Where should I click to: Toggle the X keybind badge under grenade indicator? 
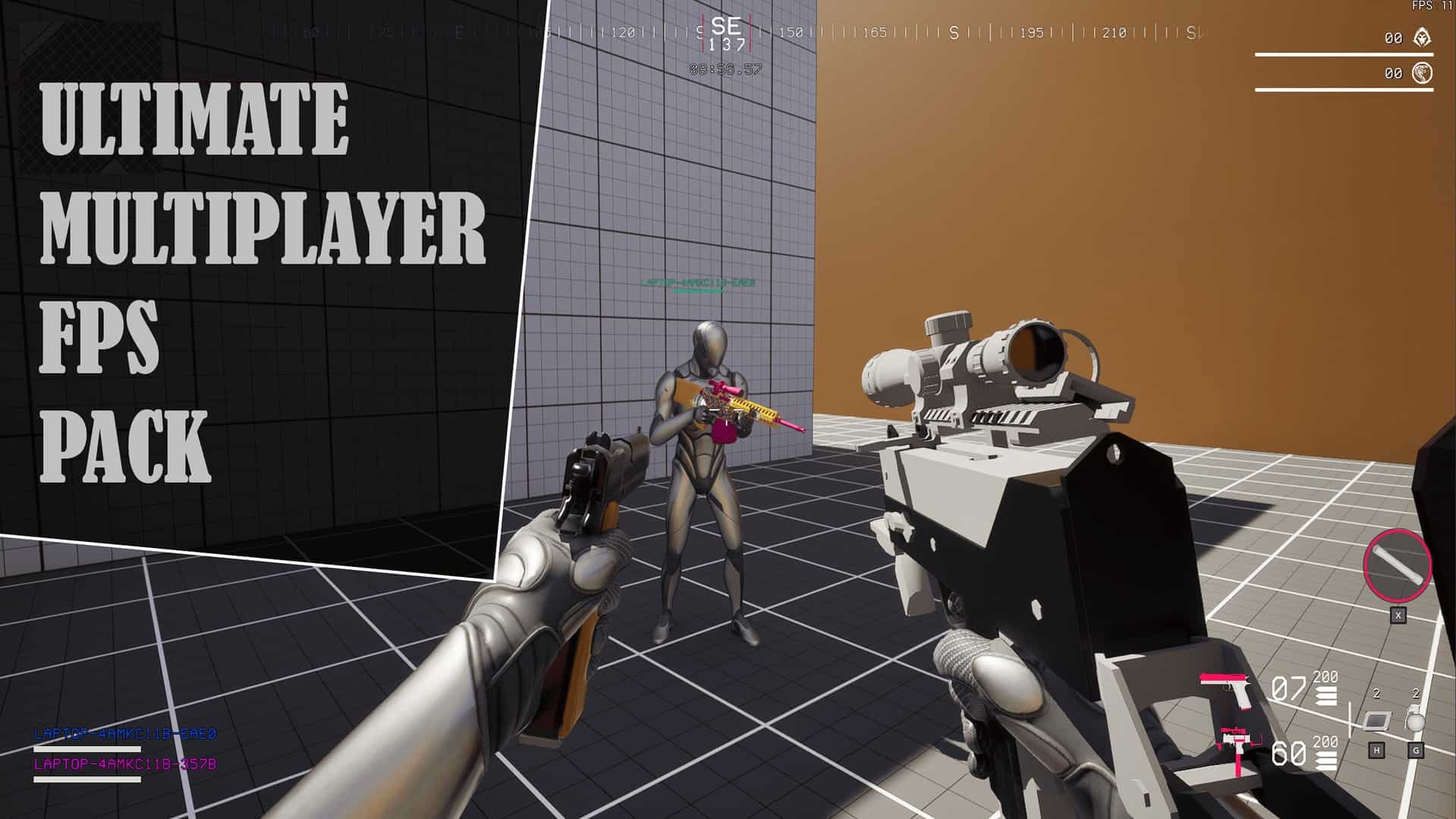tap(1398, 616)
